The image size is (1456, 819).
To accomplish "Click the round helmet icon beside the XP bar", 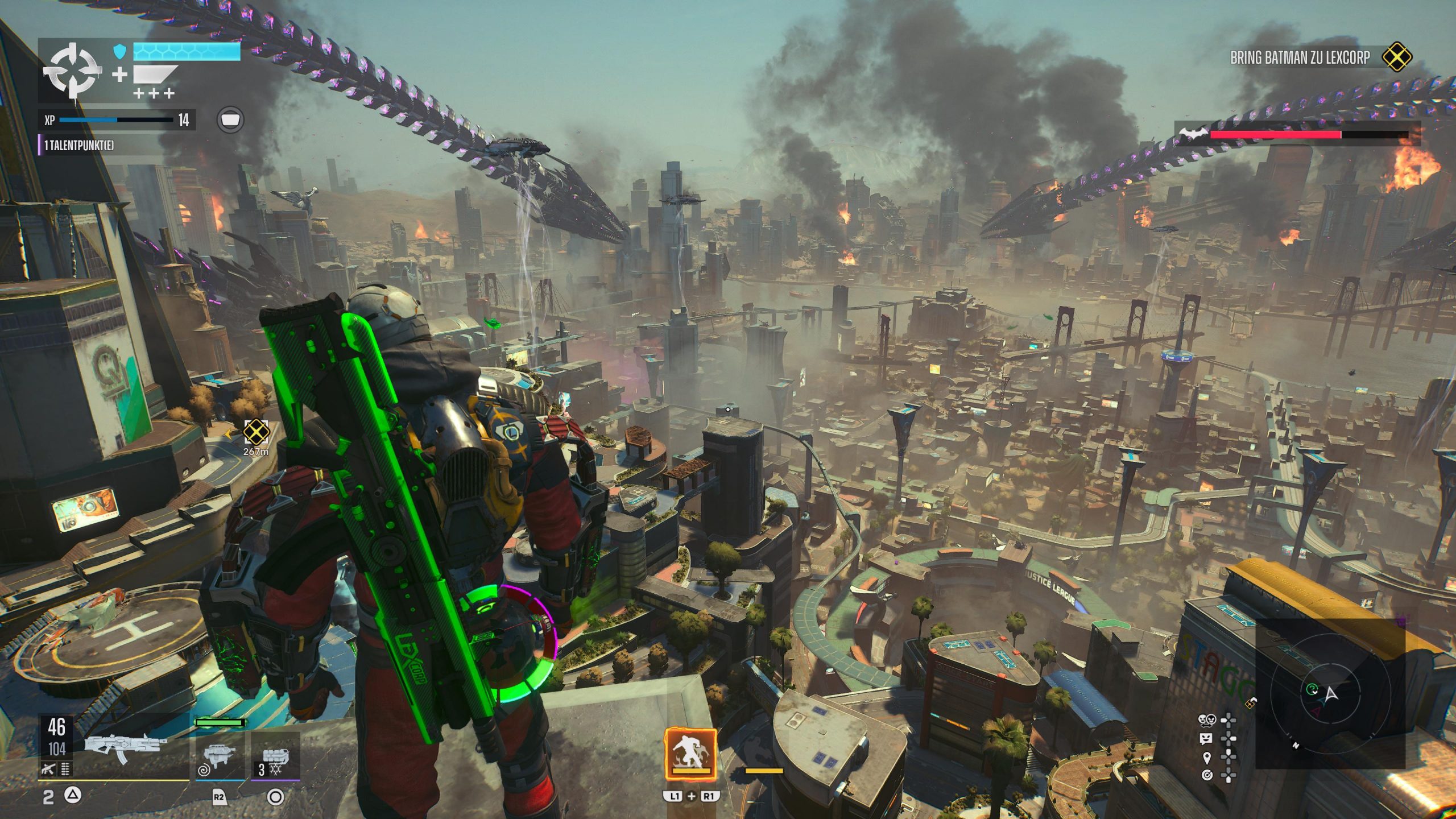I will 230,120.
